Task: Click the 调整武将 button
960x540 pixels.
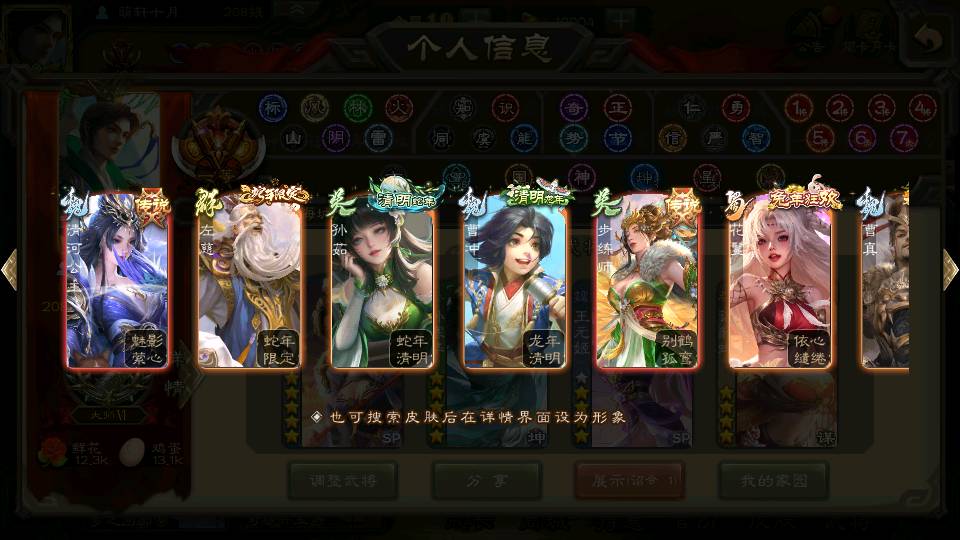Action: point(343,481)
